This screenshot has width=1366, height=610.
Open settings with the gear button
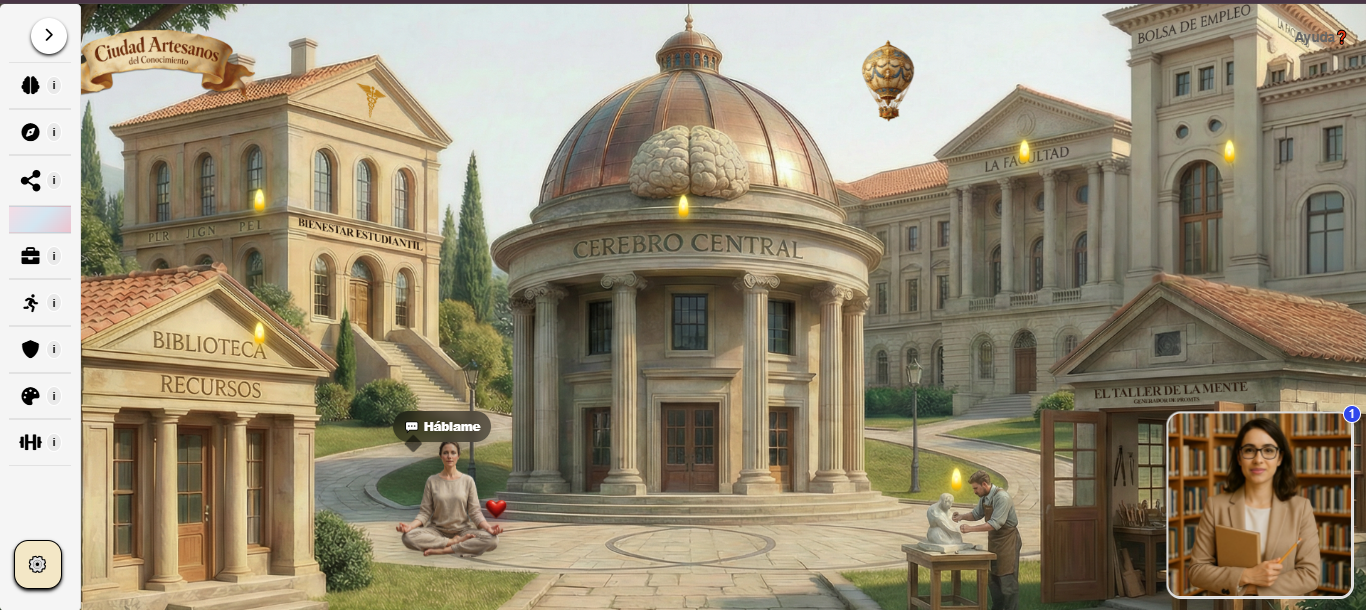click(x=38, y=564)
